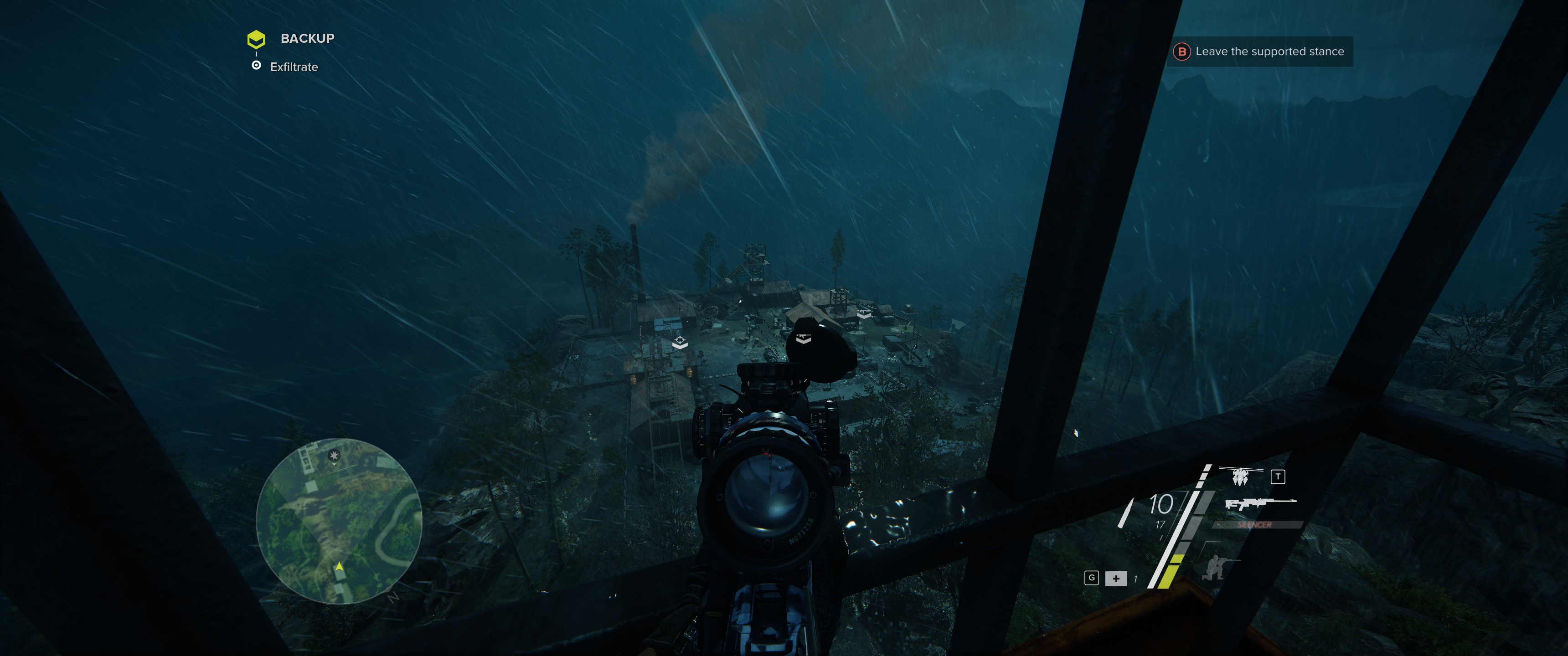Select the crosshair target marker
Screen dimensions: 1568x656
680,341
